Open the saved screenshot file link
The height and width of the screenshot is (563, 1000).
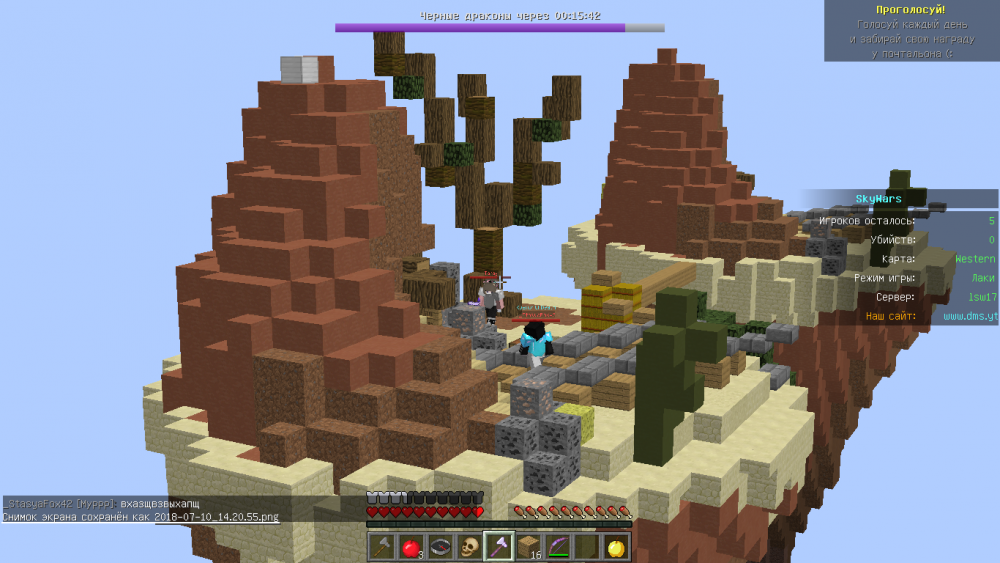click(216, 517)
